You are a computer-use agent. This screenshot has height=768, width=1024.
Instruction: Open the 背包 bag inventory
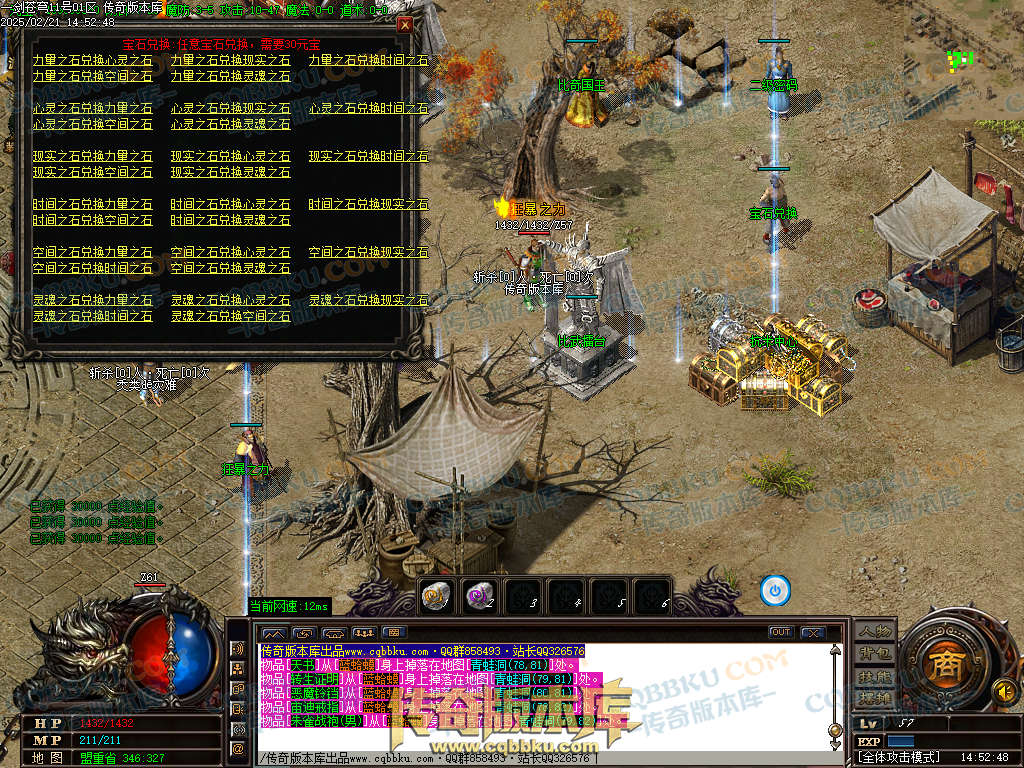coord(874,653)
